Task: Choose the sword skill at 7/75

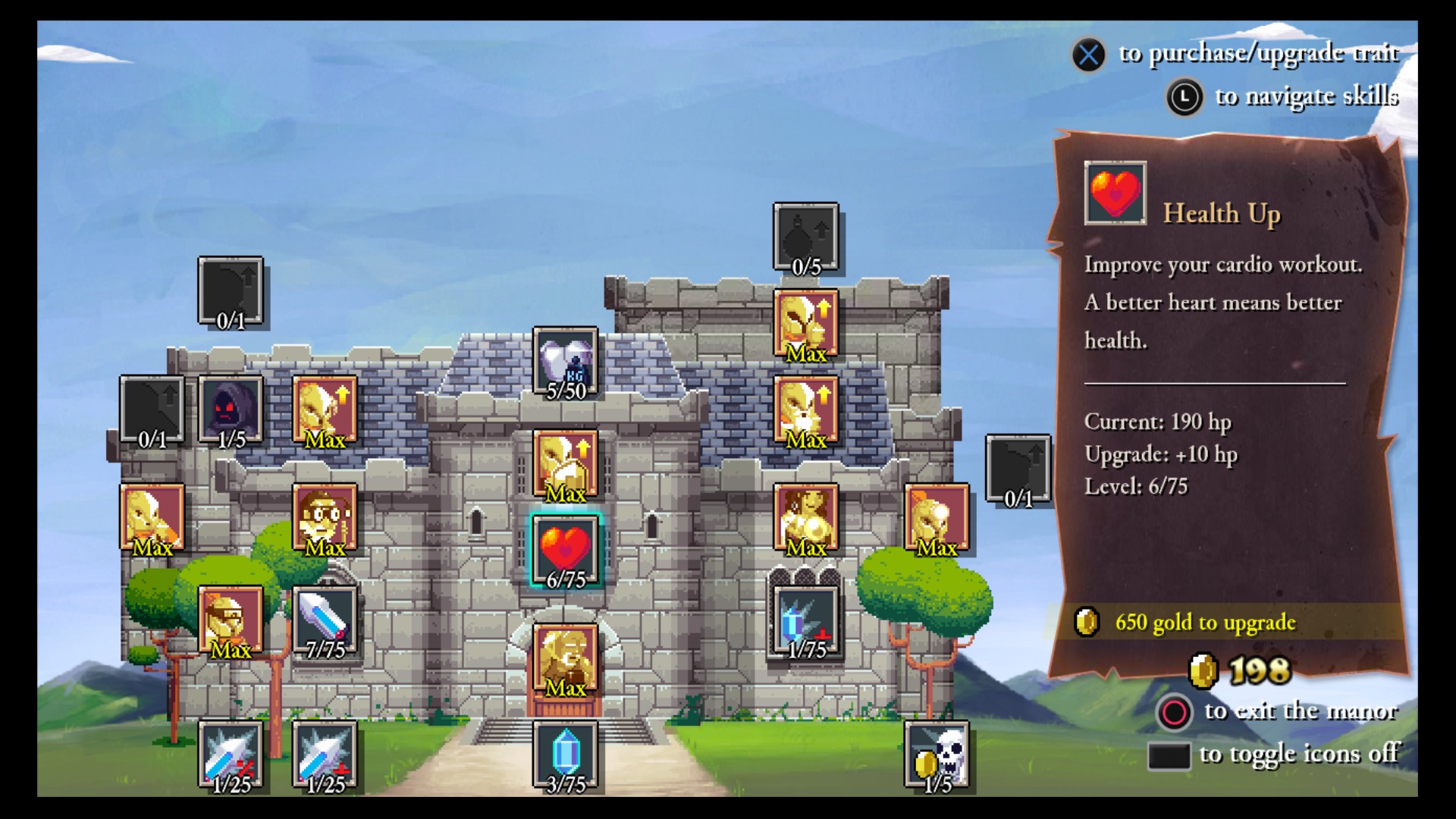Action: [325, 620]
